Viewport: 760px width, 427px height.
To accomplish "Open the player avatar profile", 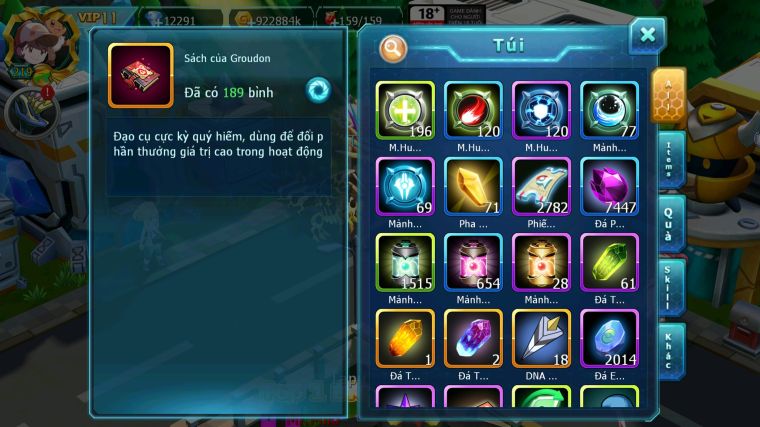I will point(27,38).
